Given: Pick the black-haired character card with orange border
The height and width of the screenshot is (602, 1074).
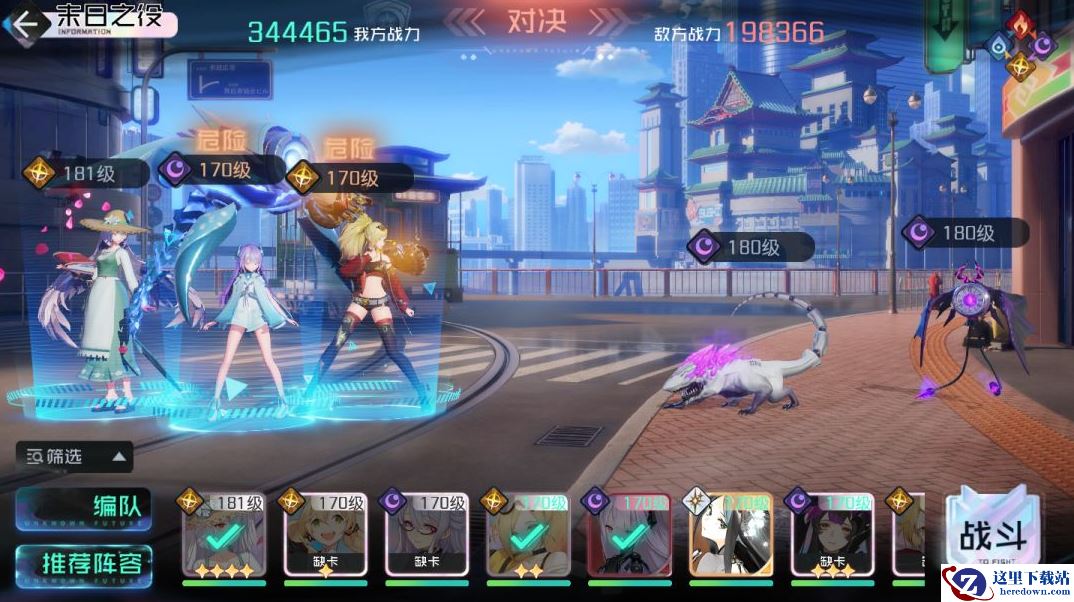Looking at the screenshot, I should tap(731, 535).
